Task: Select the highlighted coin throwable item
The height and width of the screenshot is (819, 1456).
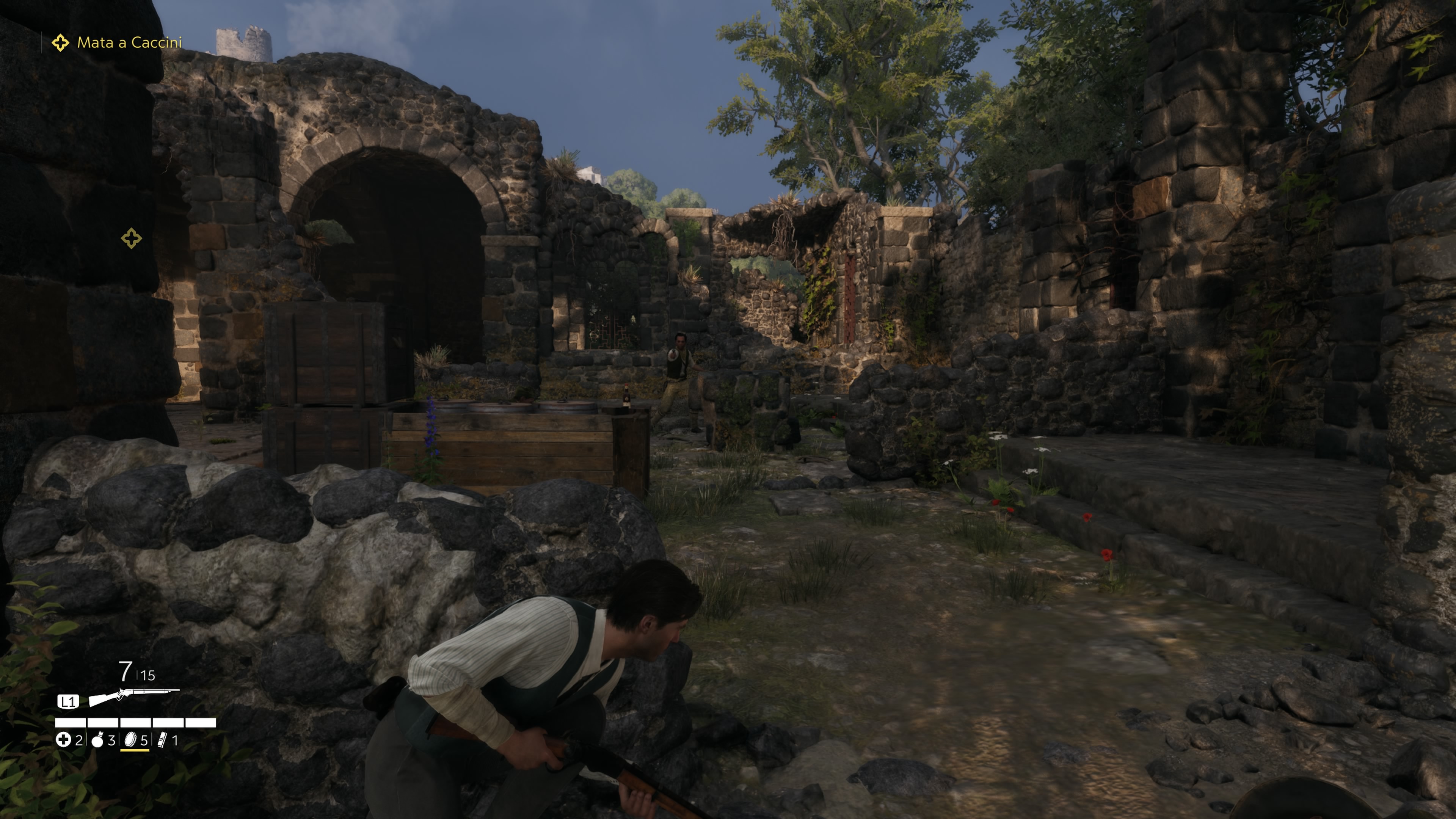Action: [x=130, y=740]
